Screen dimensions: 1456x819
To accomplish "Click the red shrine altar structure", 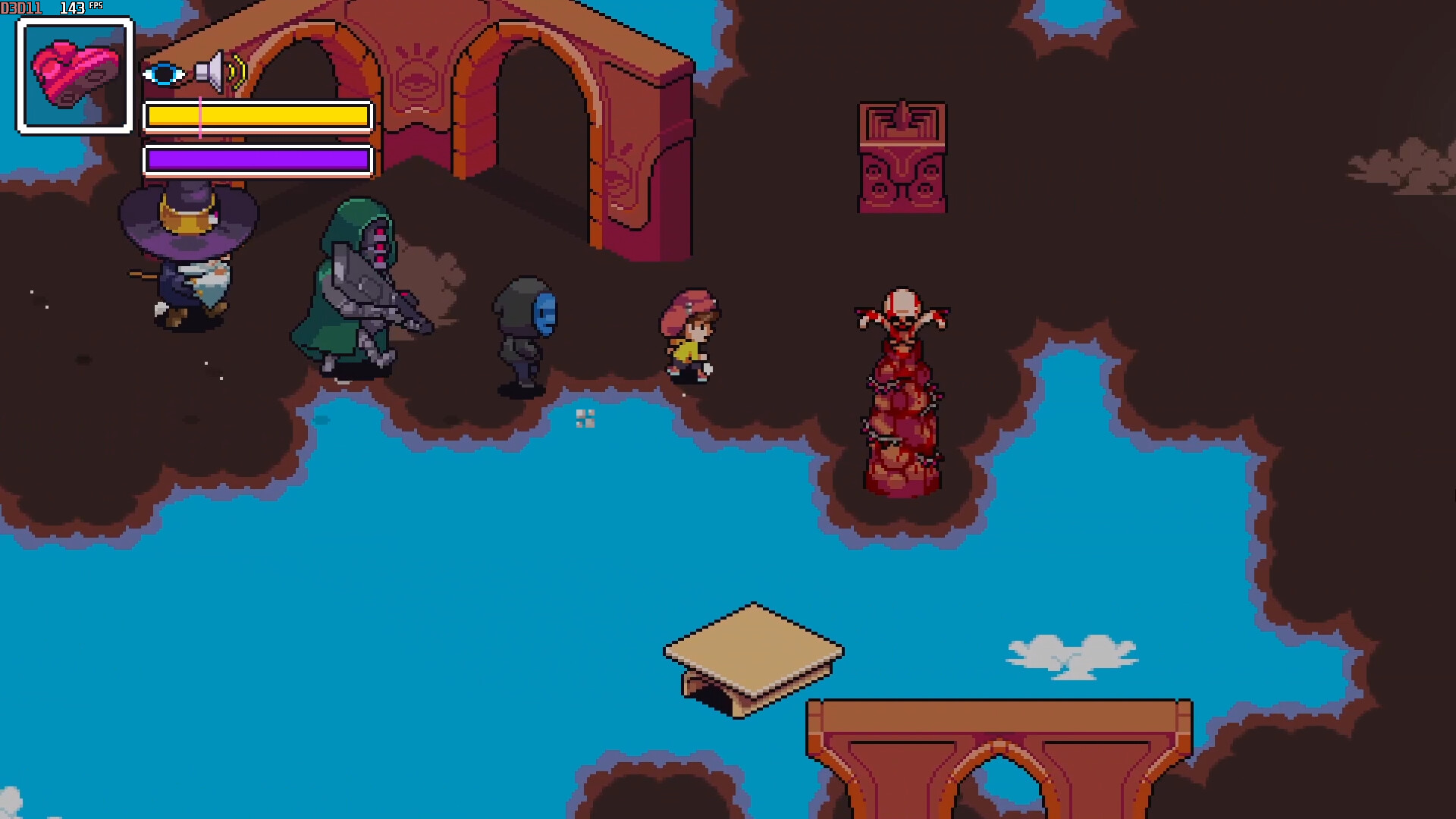I will tap(904, 159).
